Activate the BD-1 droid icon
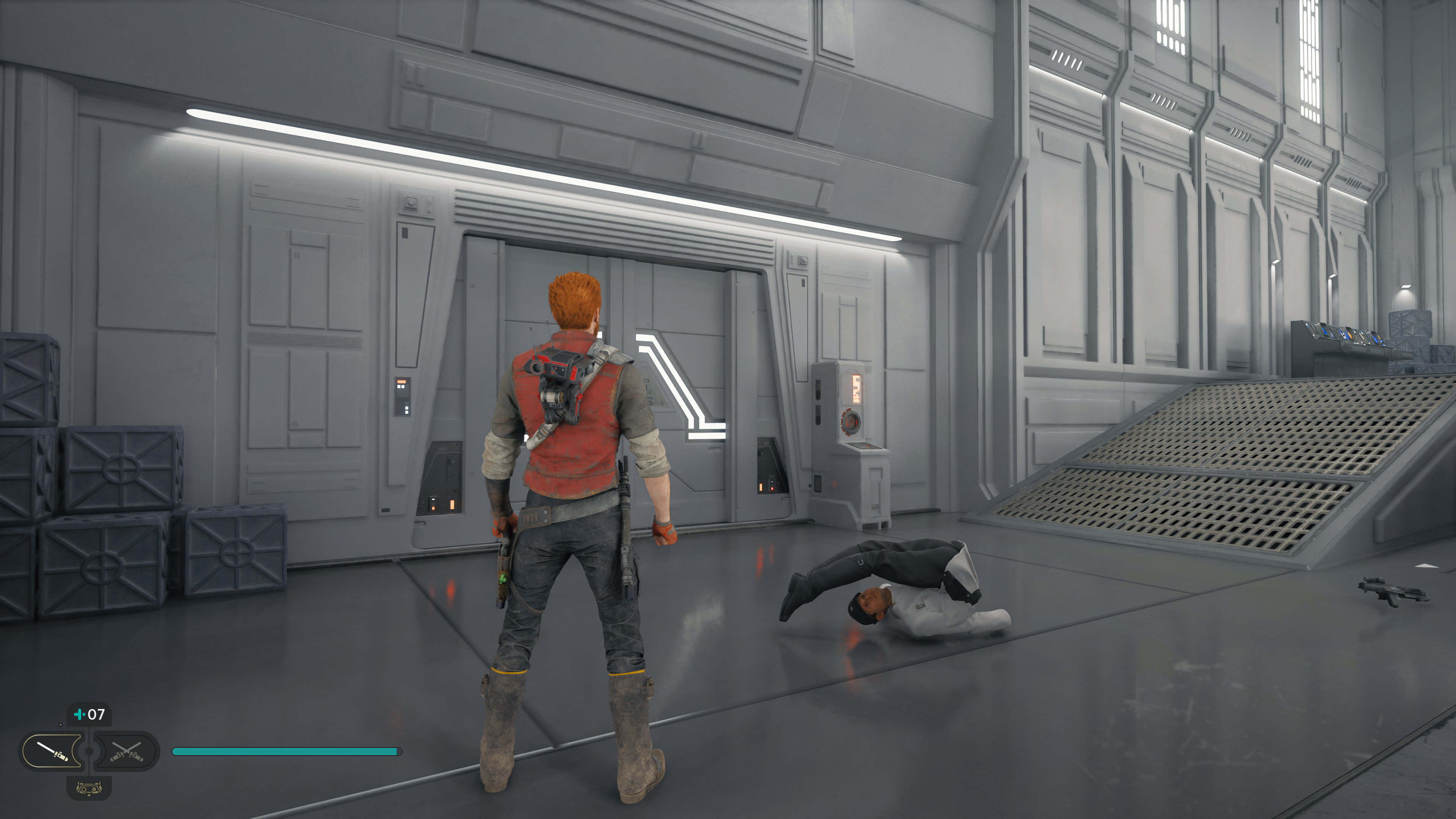The width and height of the screenshot is (1456, 819). pos(89,788)
